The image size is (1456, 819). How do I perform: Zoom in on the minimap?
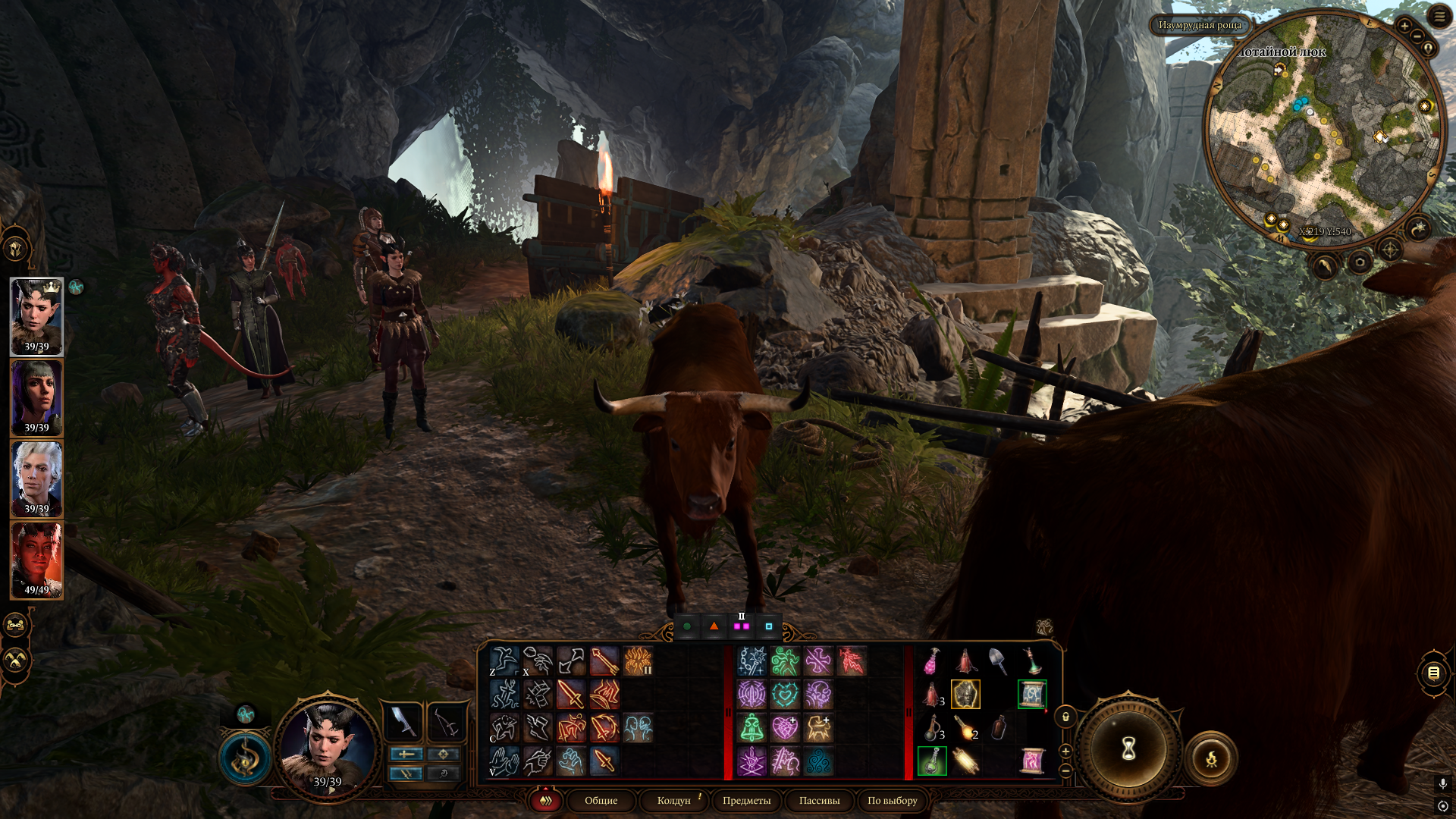[1404, 26]
